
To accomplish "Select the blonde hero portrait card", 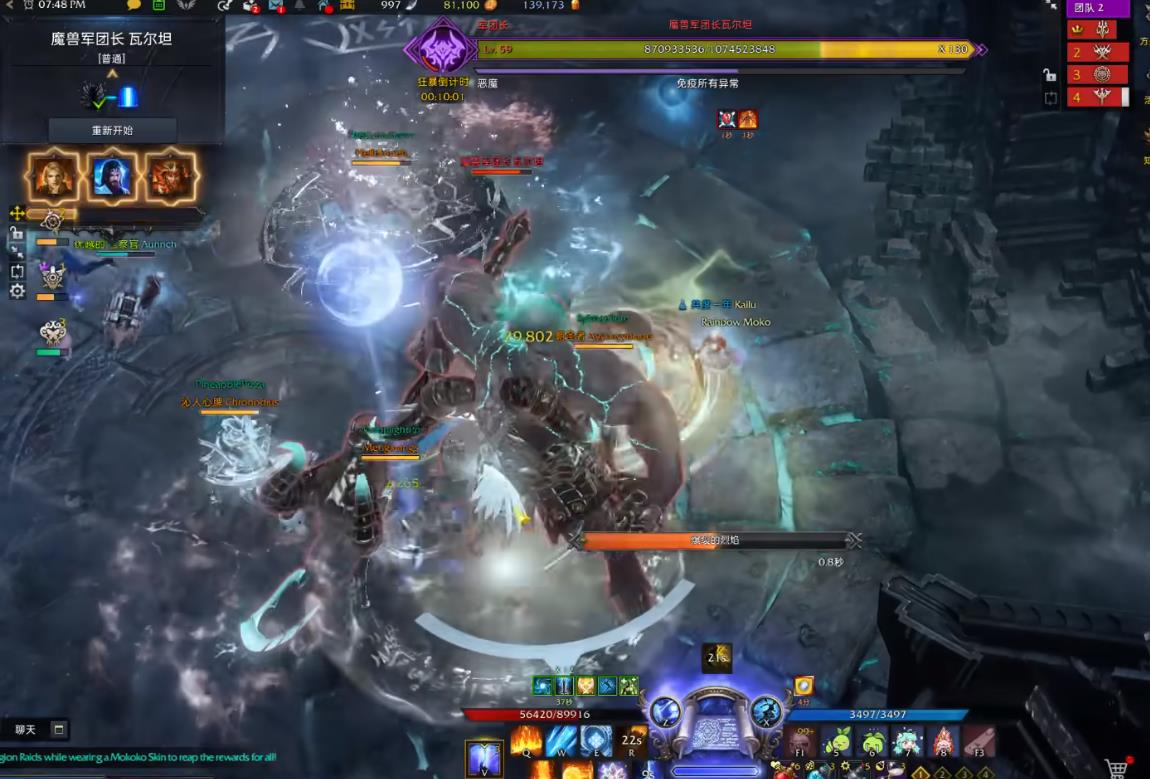I will [x=53, y=176].
